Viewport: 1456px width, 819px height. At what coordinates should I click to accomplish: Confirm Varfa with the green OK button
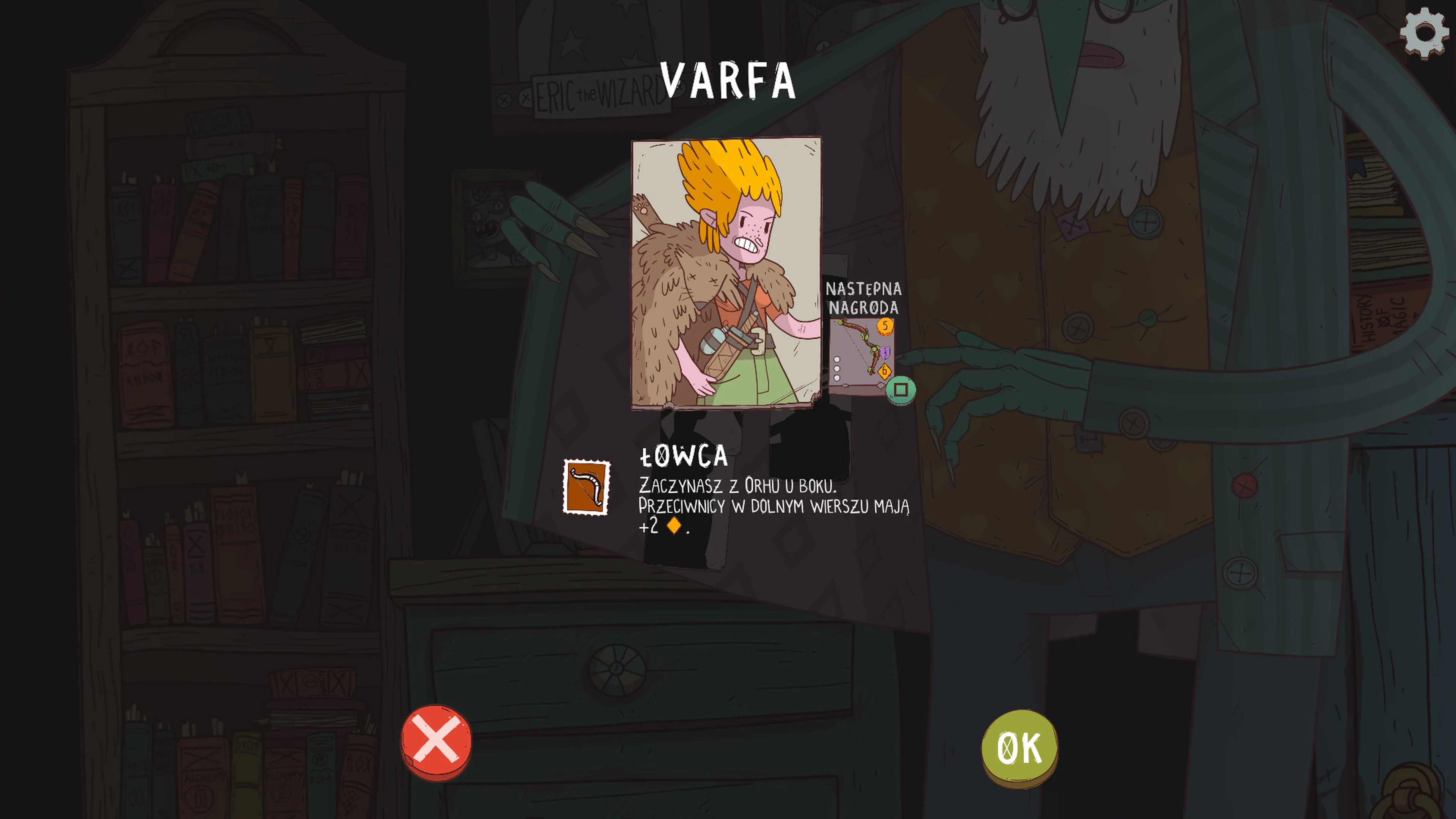pyautogui.click(x=1019, y=747)
